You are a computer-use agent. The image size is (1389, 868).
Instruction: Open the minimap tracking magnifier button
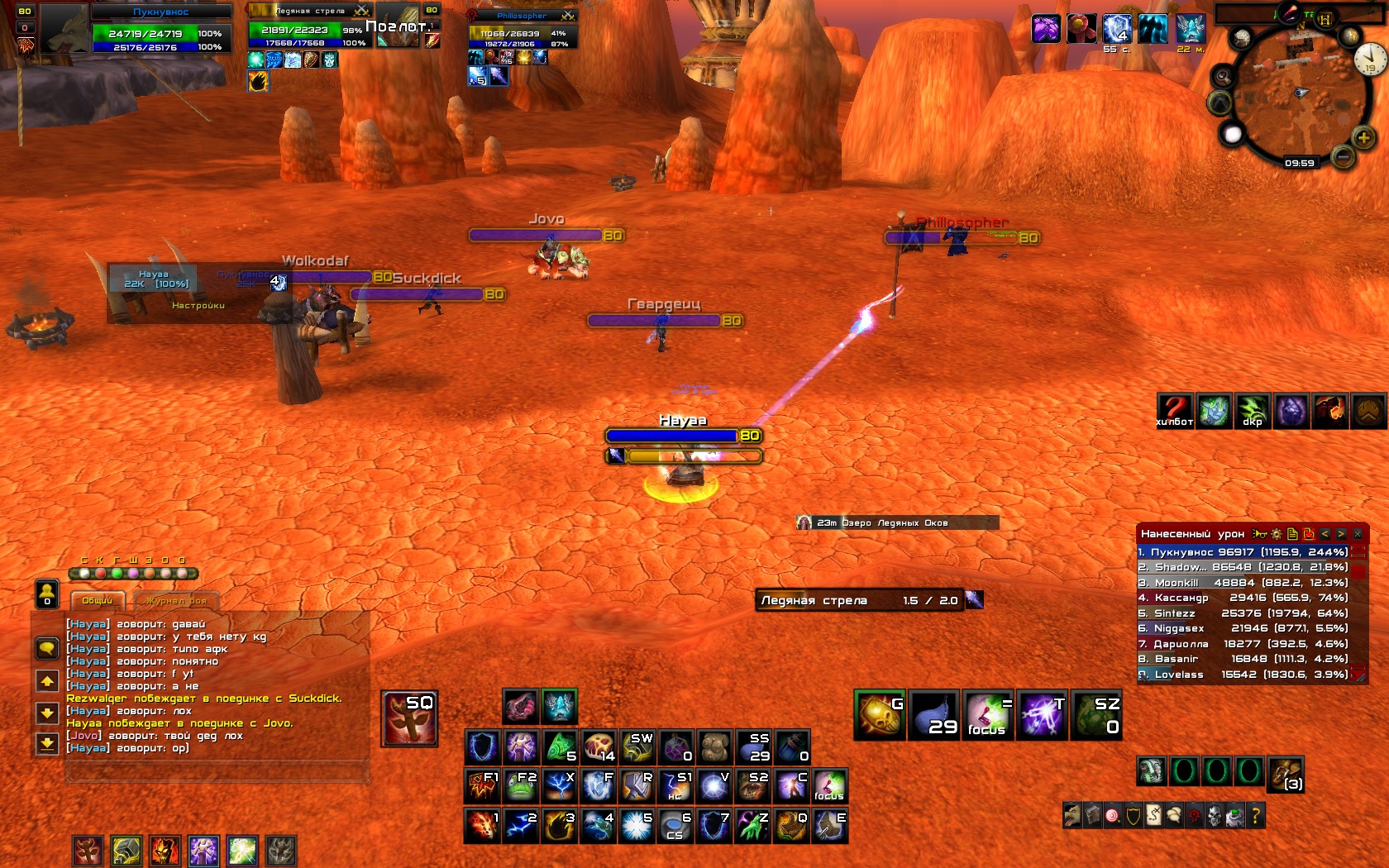pos(1223,77)
